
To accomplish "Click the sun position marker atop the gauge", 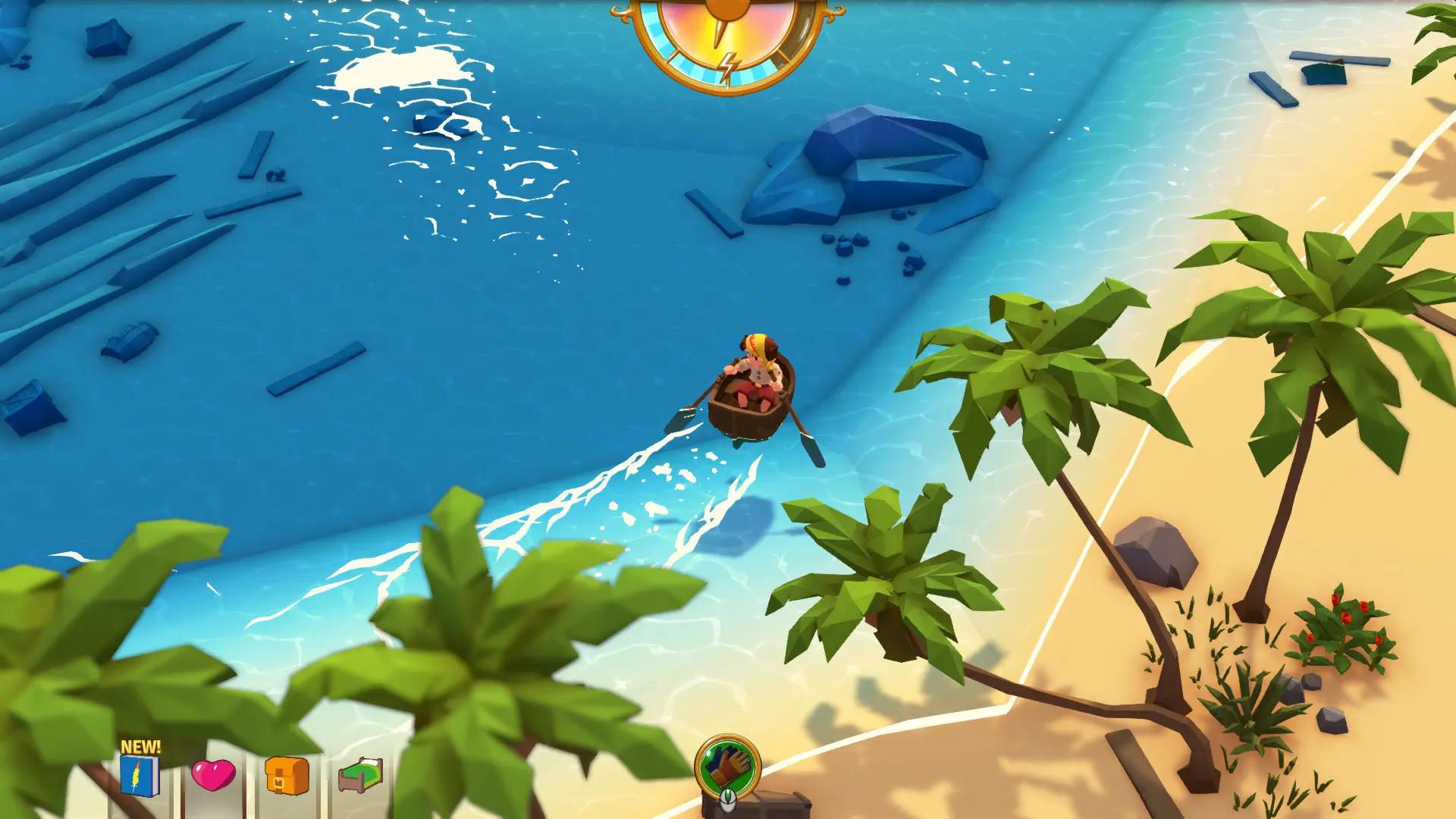I will (728, 6).
